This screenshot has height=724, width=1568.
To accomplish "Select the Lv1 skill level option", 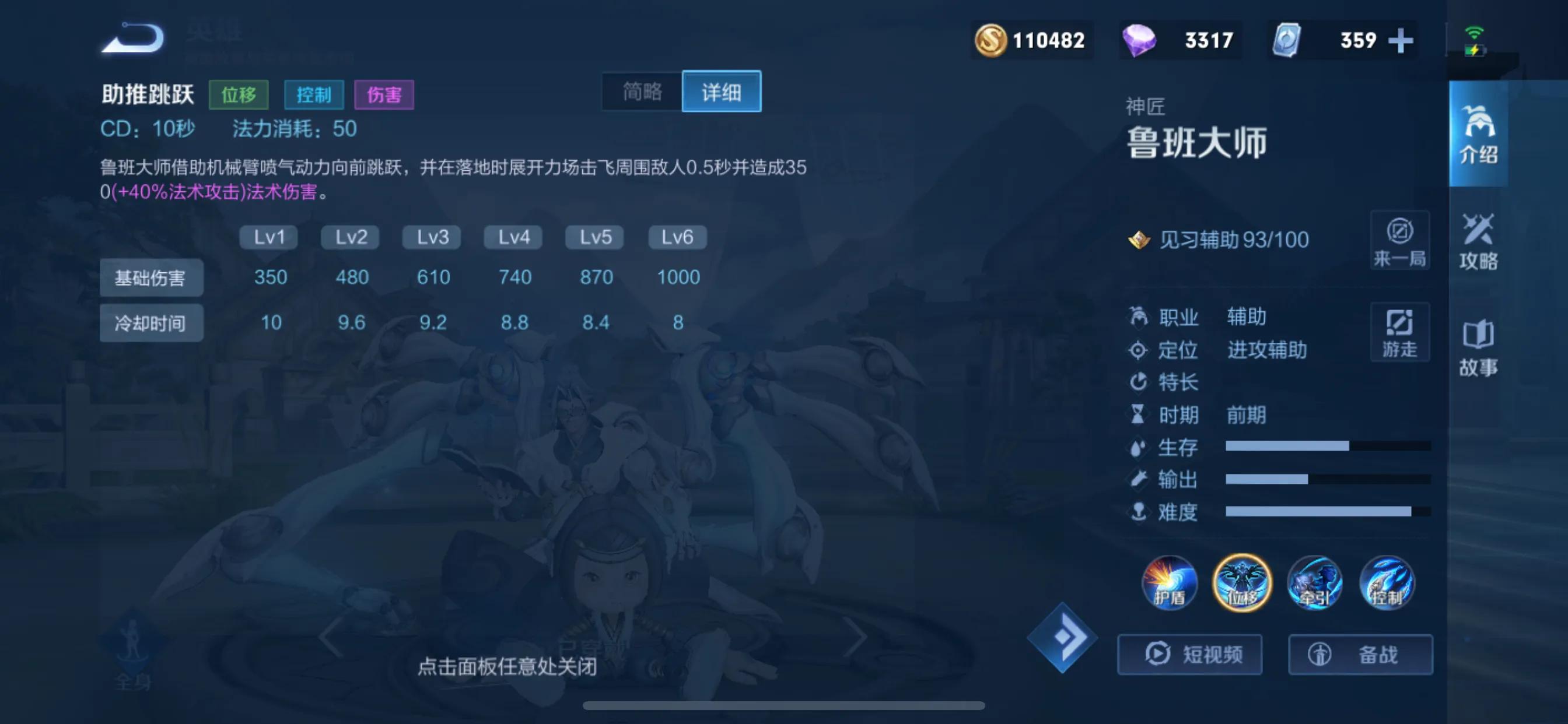I will click(x=268, y=237).
